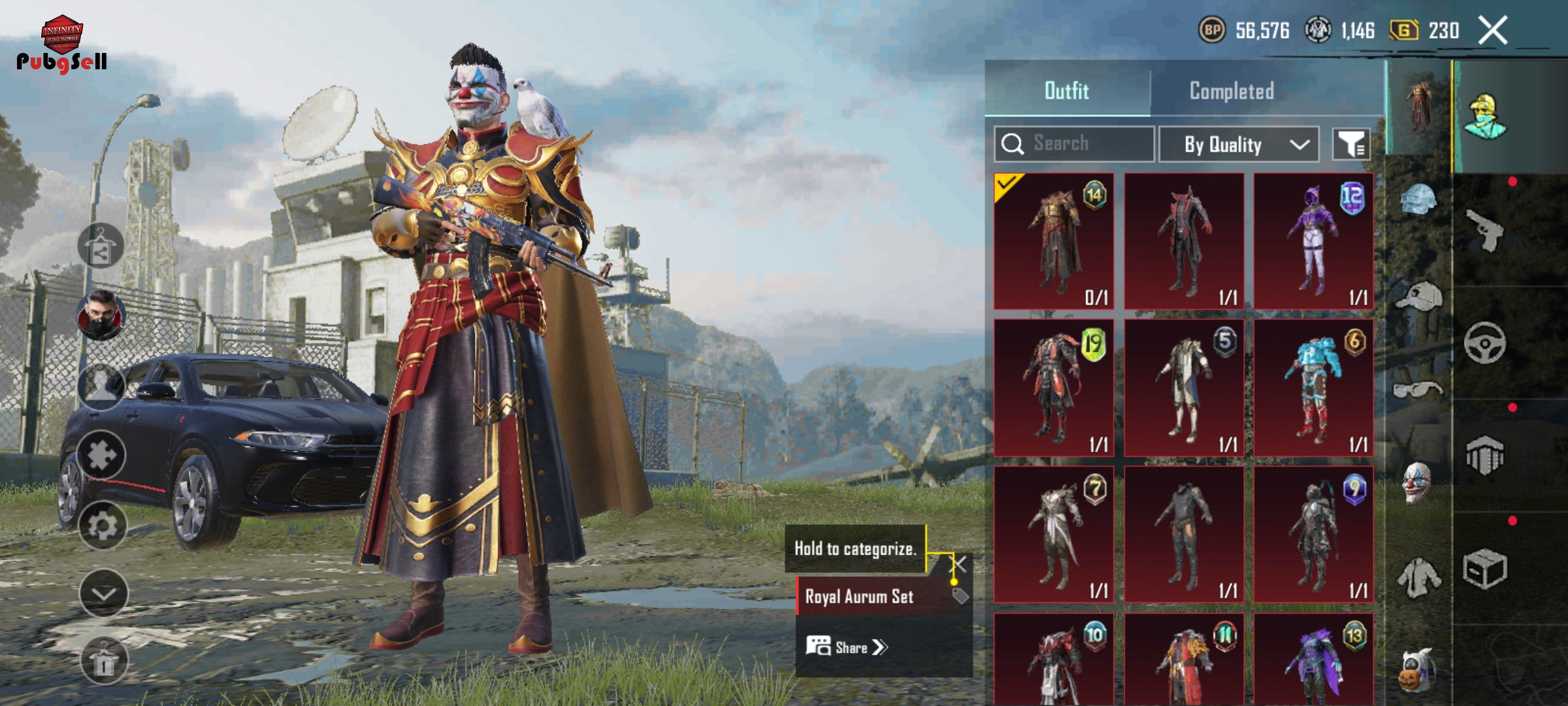Dismiss the Hold to categorize tooltip
This screenshot has height=706, width=1568.
[958, 564]
